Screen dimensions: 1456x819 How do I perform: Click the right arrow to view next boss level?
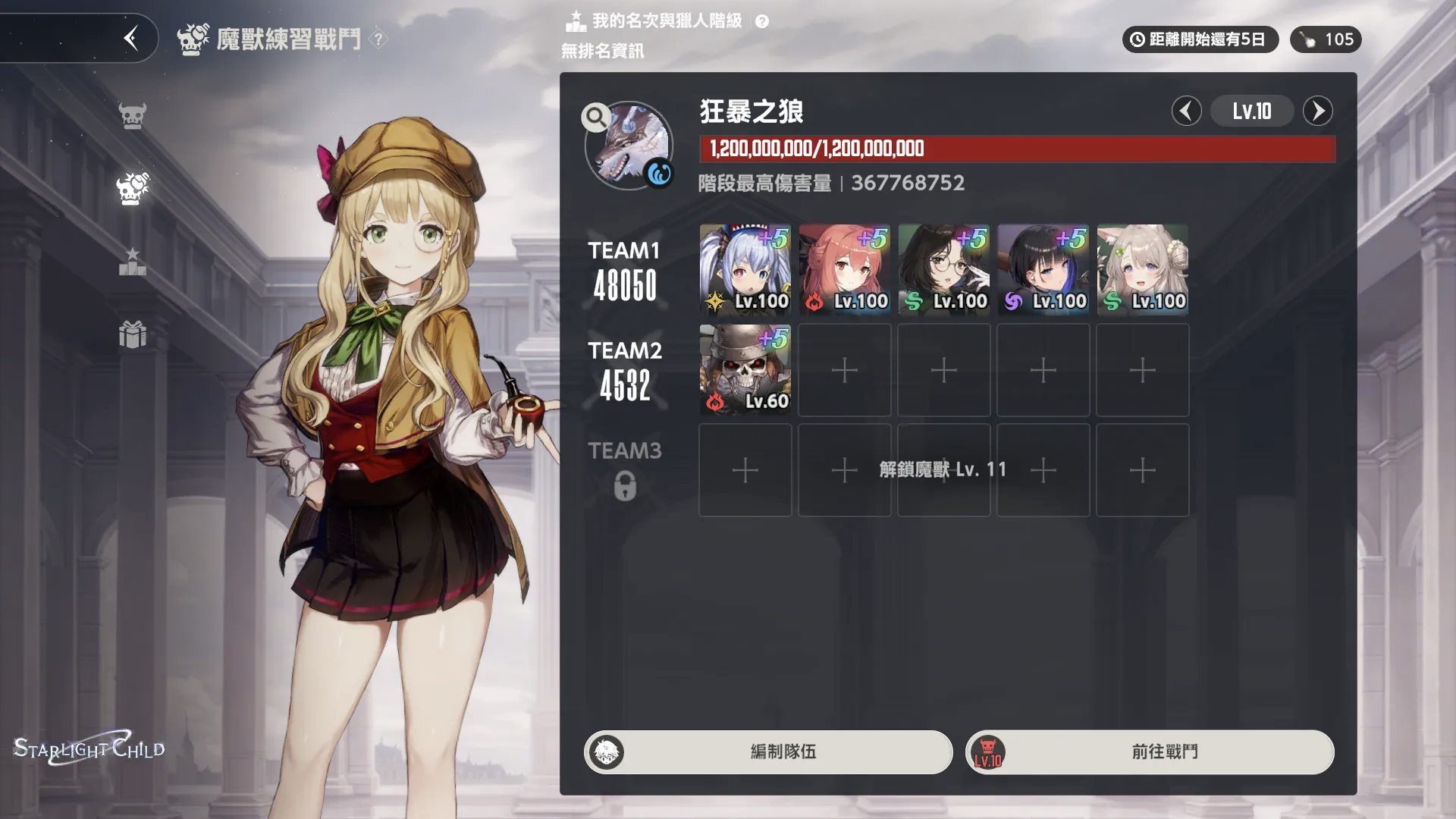click(1319, 111)
